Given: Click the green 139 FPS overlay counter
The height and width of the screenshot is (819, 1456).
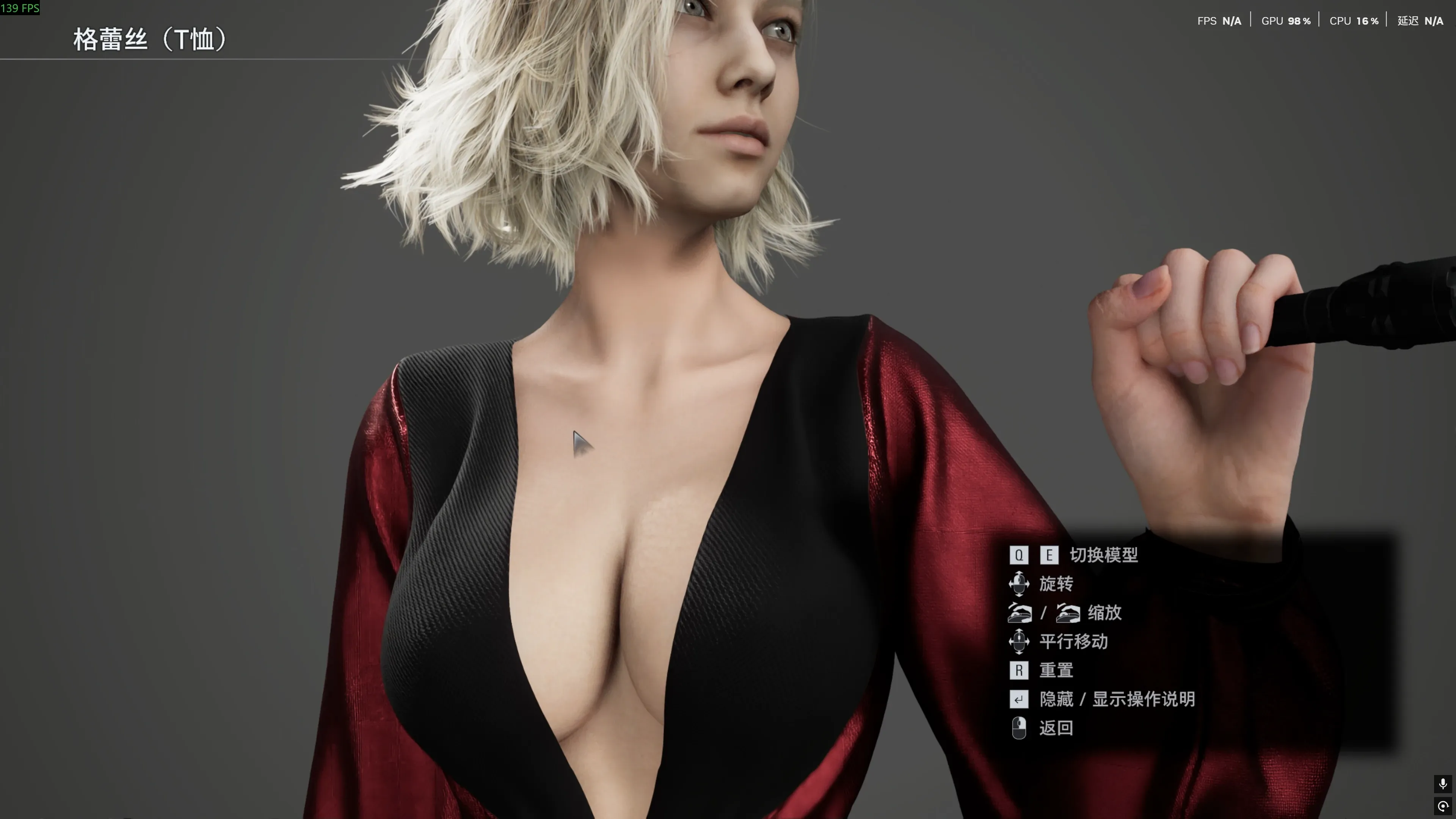Looking at the screenshot, I should [20, 8].
